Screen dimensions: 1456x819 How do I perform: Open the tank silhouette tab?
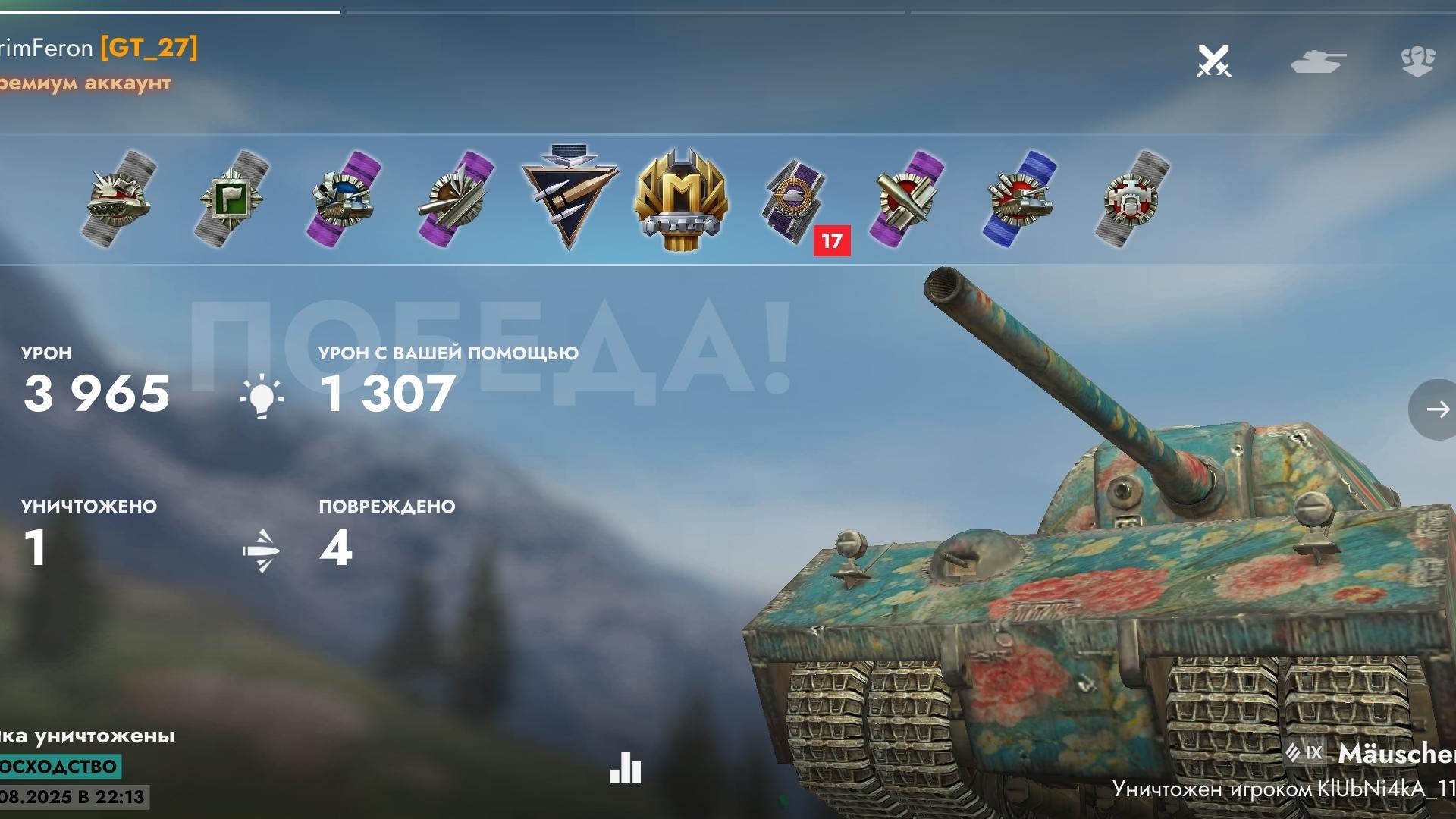pos(1318,61)
